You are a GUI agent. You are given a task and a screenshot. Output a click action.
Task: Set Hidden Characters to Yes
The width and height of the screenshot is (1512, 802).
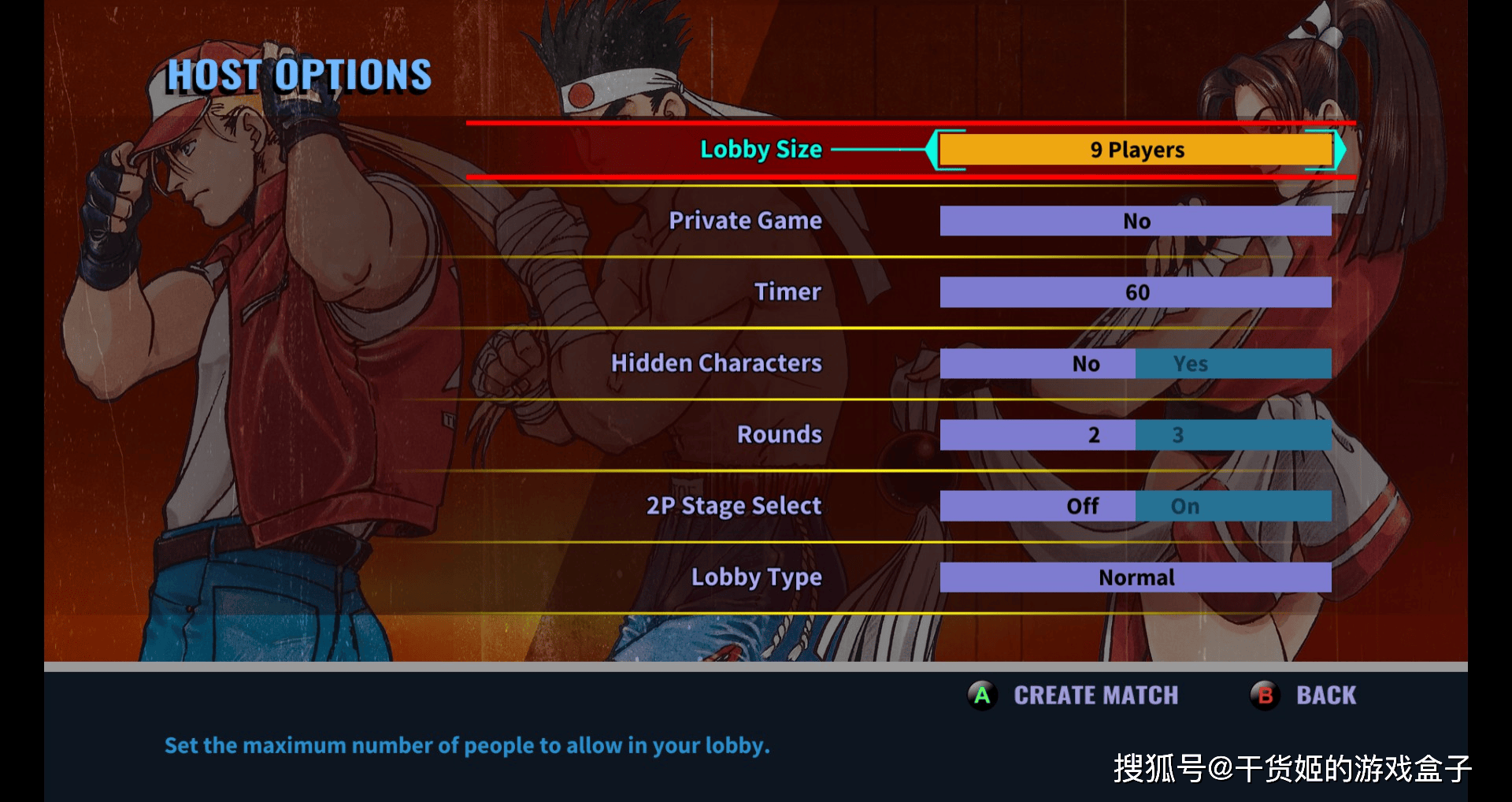[1232, 364]
